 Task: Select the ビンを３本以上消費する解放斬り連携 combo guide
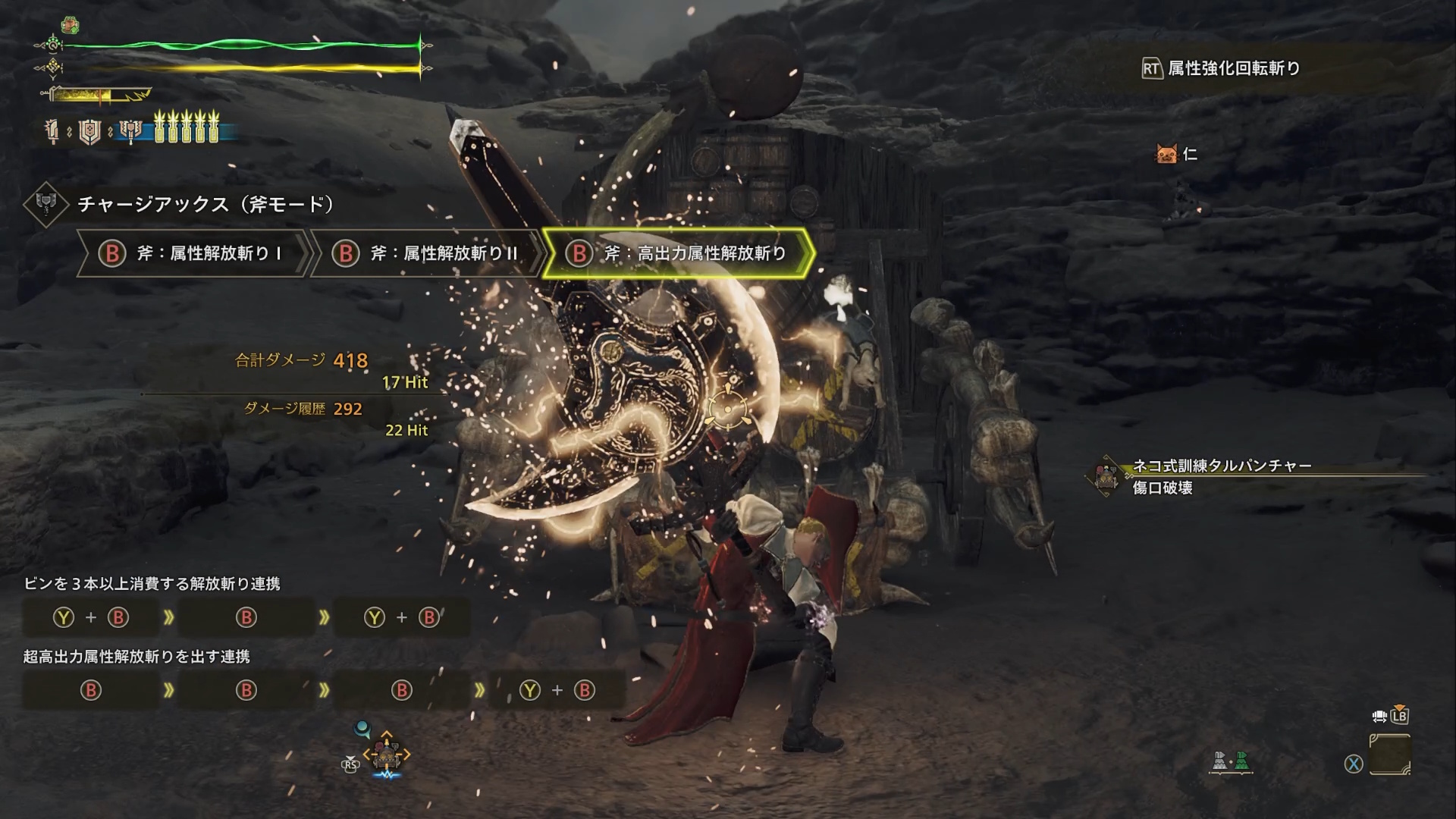coord(152,584)
